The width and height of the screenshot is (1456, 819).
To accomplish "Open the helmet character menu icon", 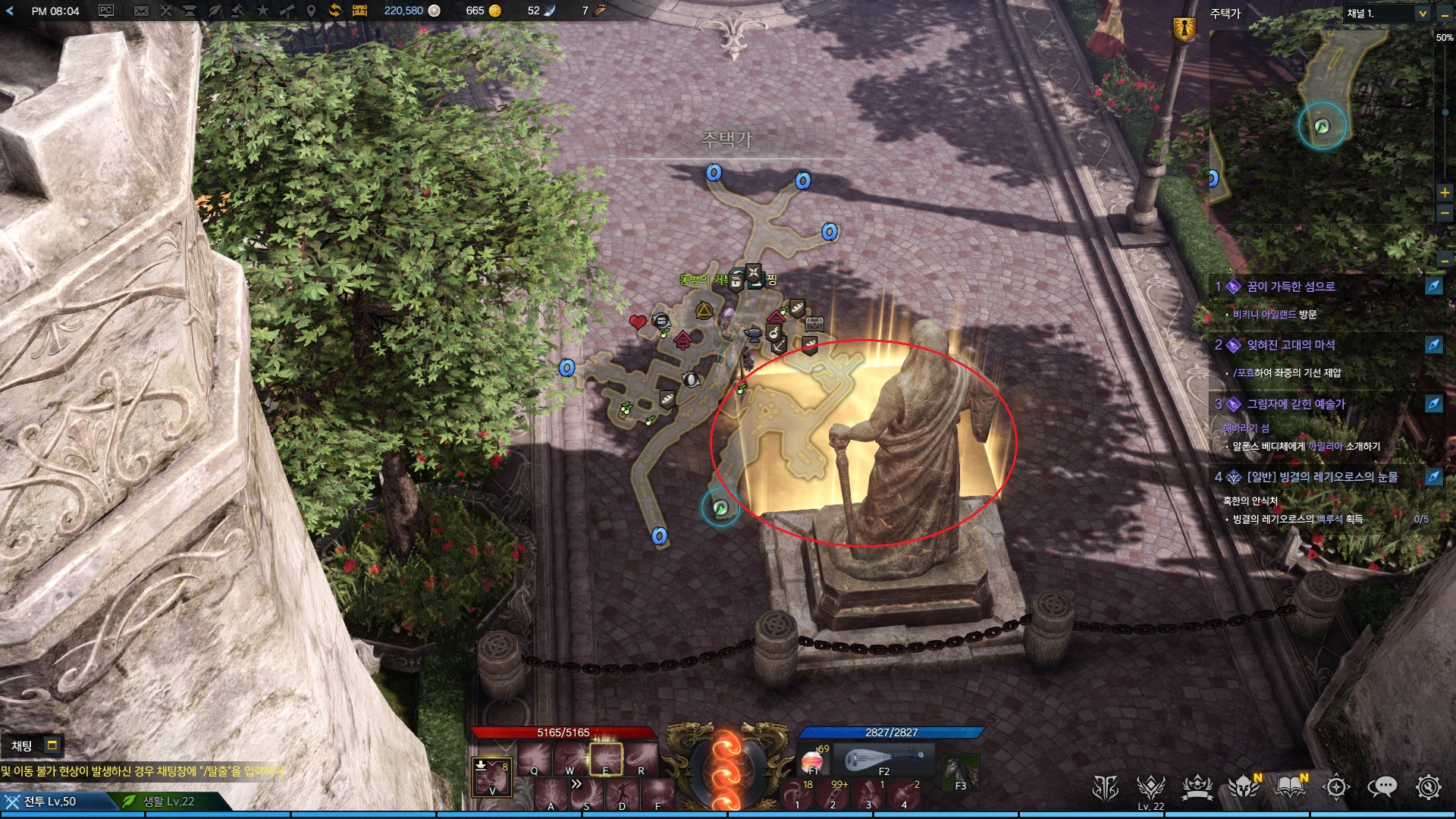I will [x=1244, y=788].
